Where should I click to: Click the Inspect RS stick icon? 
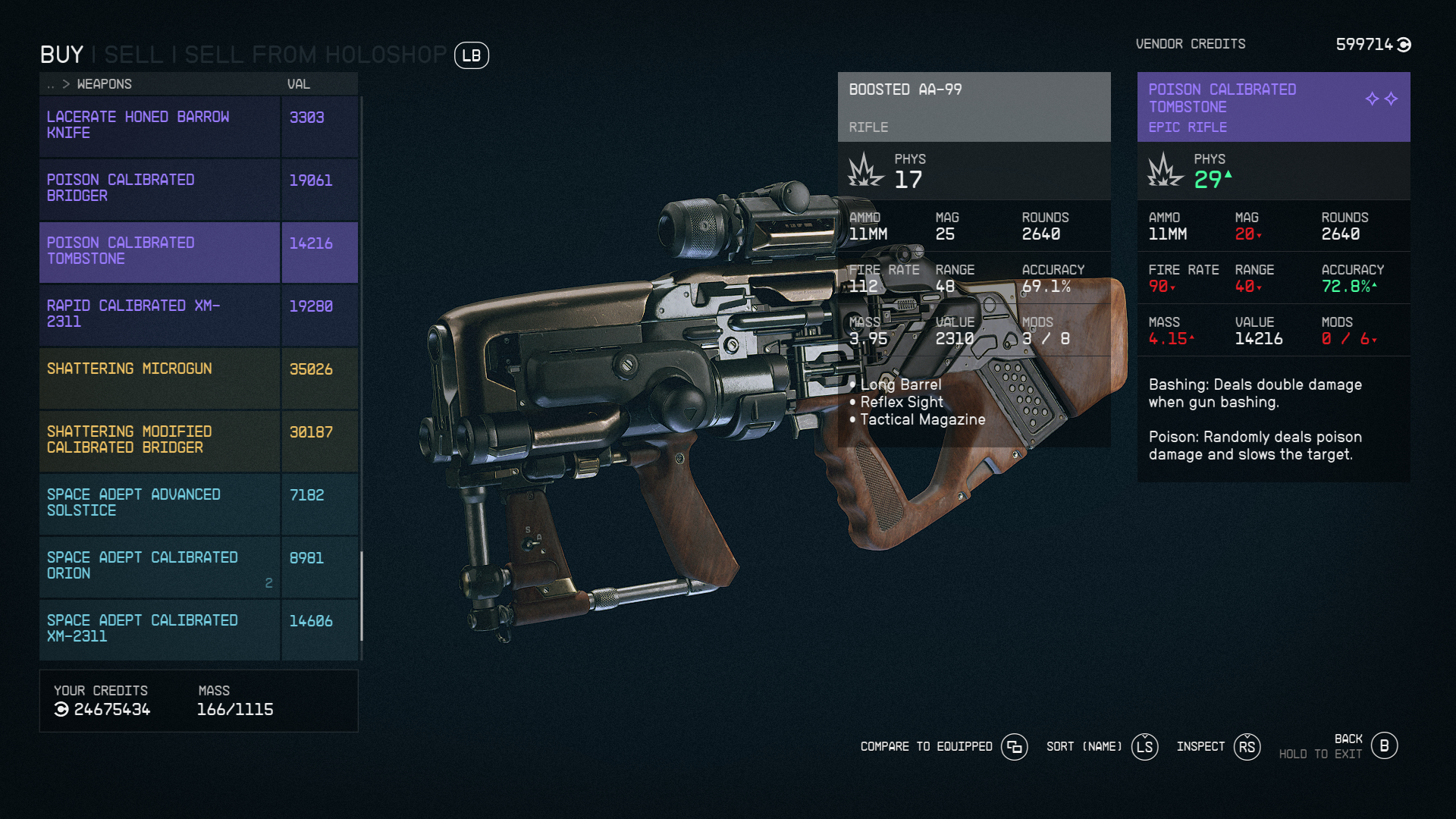point(1247,747)
